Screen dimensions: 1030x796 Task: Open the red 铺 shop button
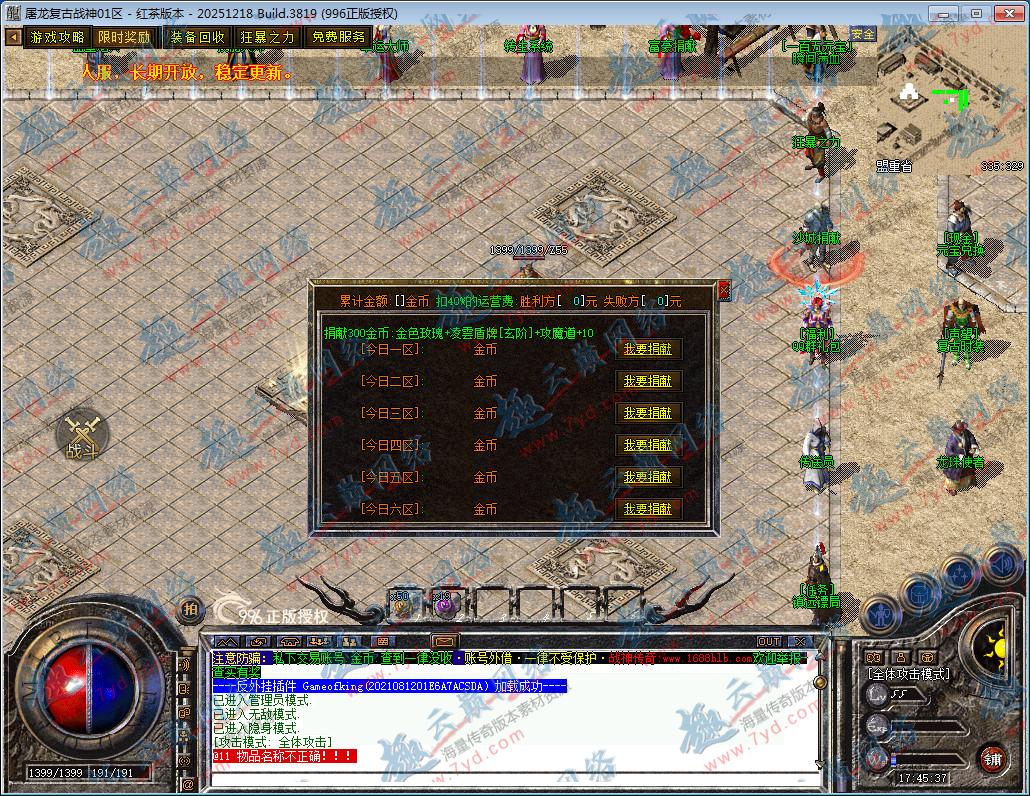991,759
